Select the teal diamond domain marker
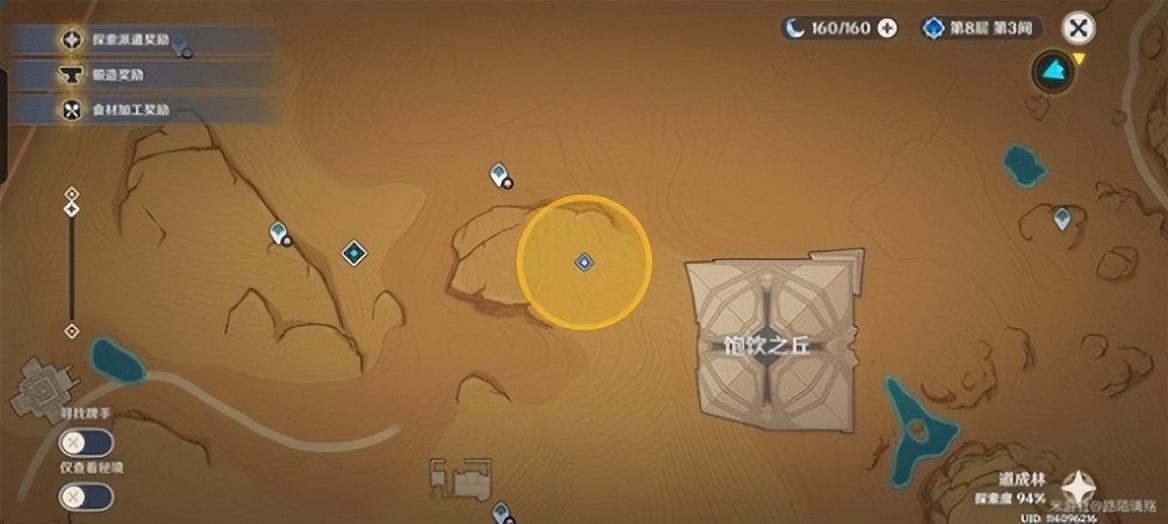This screenshot has height=524, width=1168. click(354, 253)
